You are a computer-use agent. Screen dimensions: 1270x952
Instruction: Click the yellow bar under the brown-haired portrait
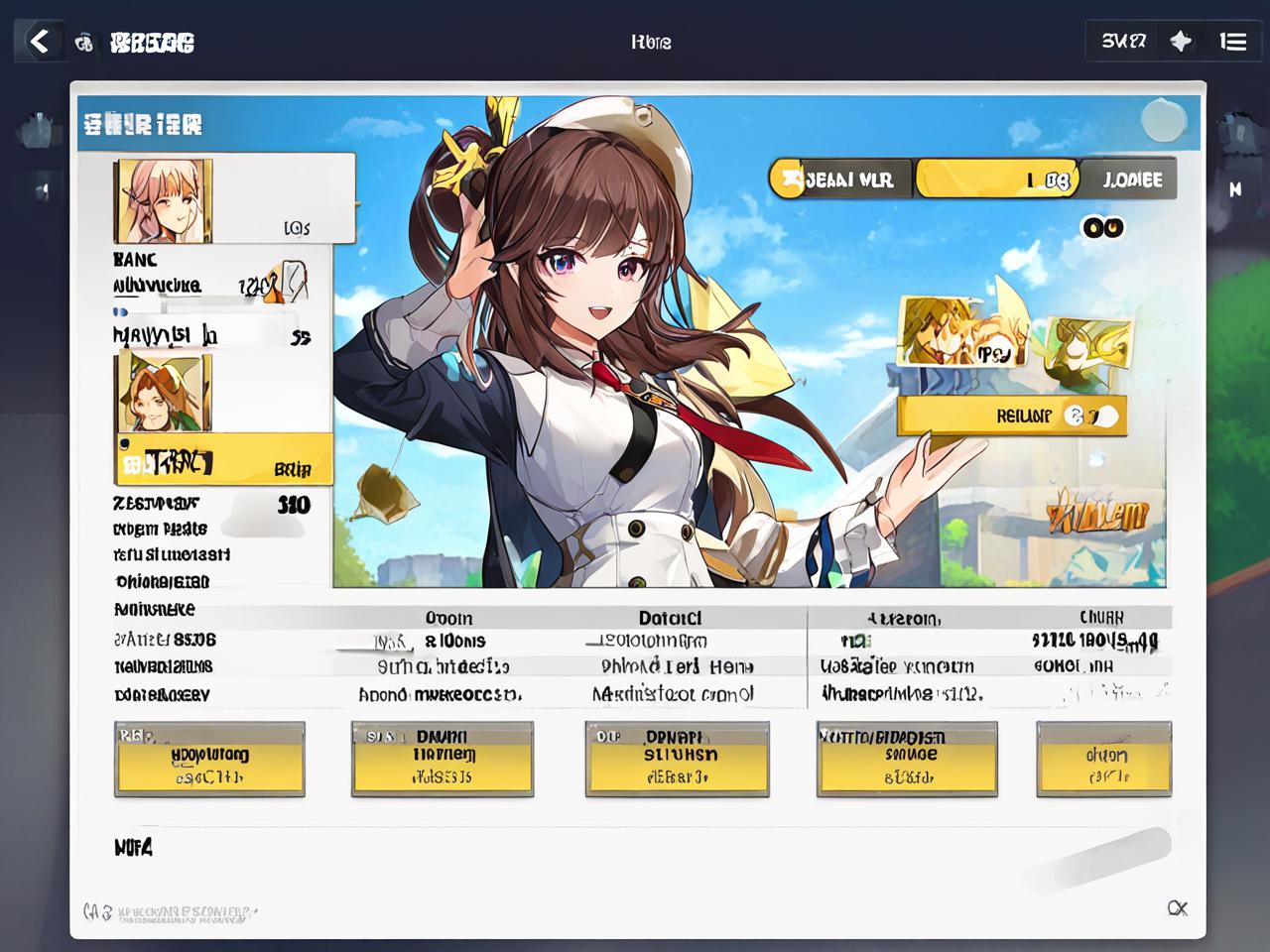pos(224,460)
